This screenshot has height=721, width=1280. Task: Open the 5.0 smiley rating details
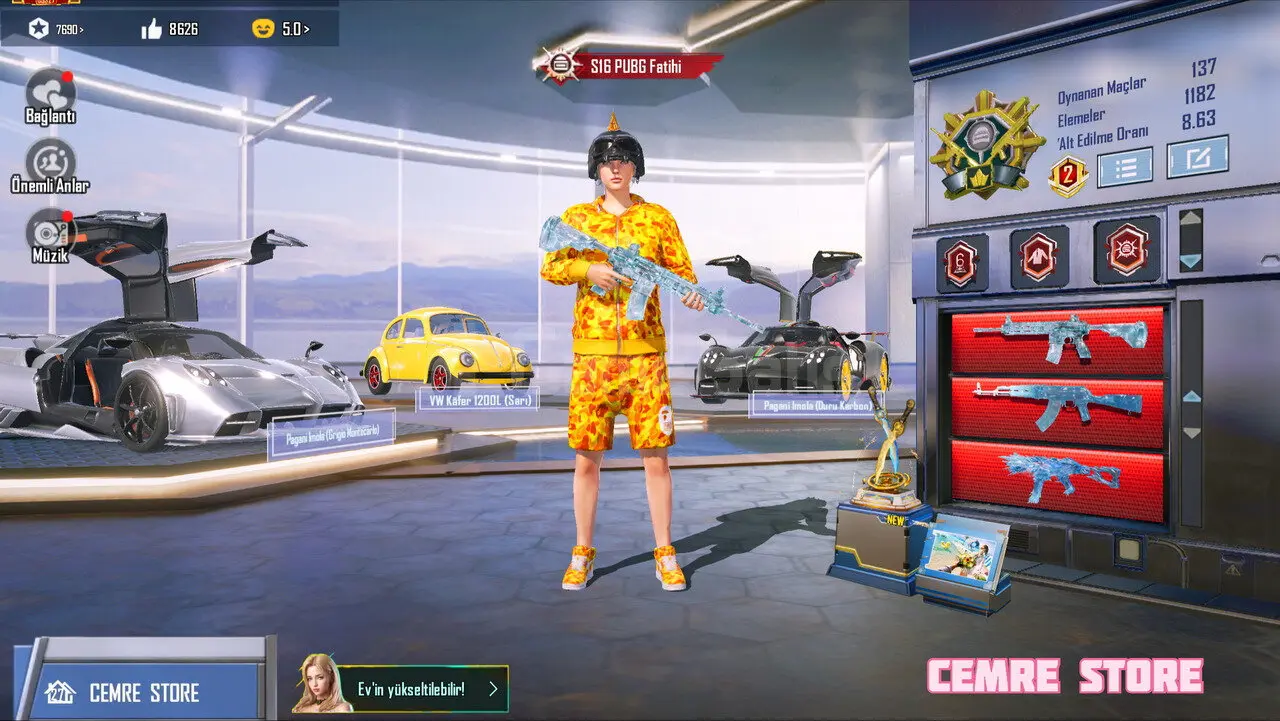click(280, 29)
